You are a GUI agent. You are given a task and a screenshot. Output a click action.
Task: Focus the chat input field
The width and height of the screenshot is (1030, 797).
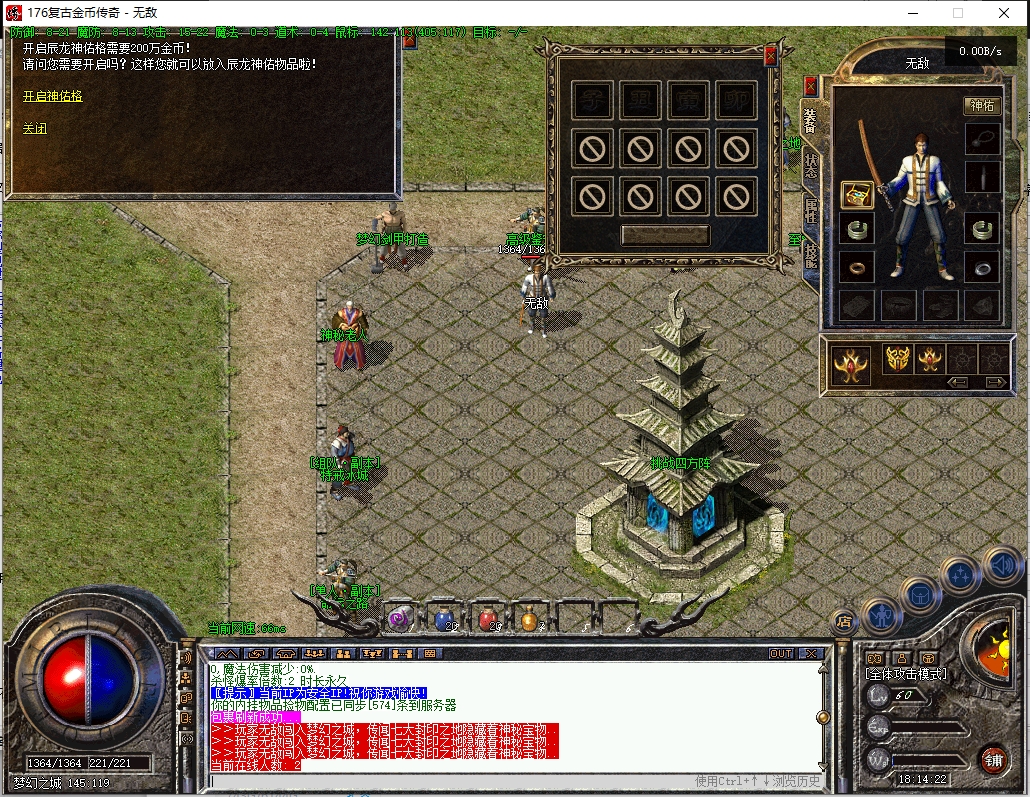tap(450, 781)
